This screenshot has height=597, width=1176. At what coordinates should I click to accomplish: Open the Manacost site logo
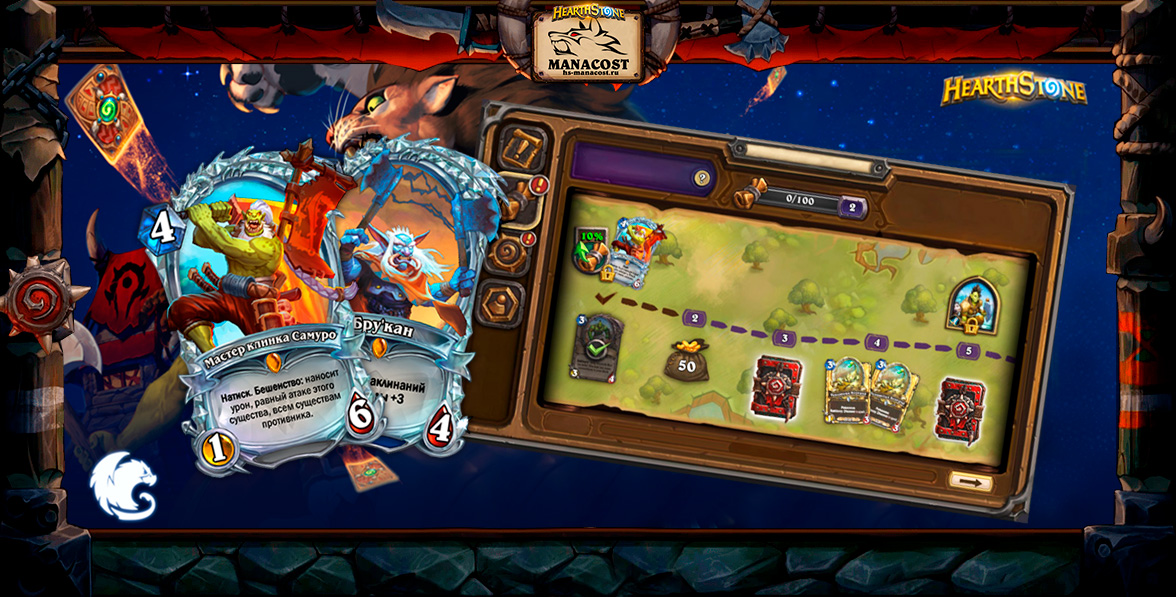point(588,42)
